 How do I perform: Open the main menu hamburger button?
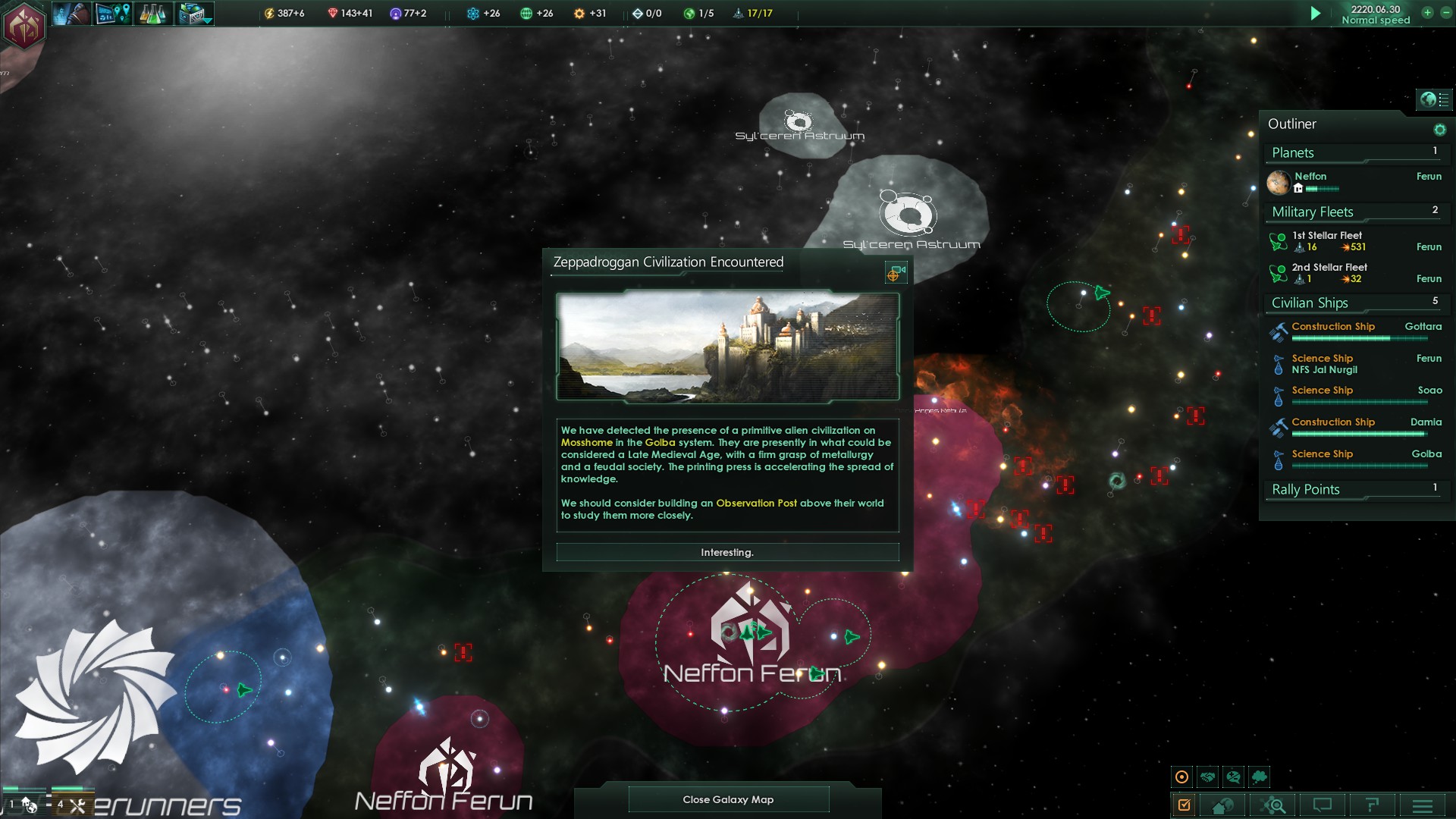click(1423, 805)
